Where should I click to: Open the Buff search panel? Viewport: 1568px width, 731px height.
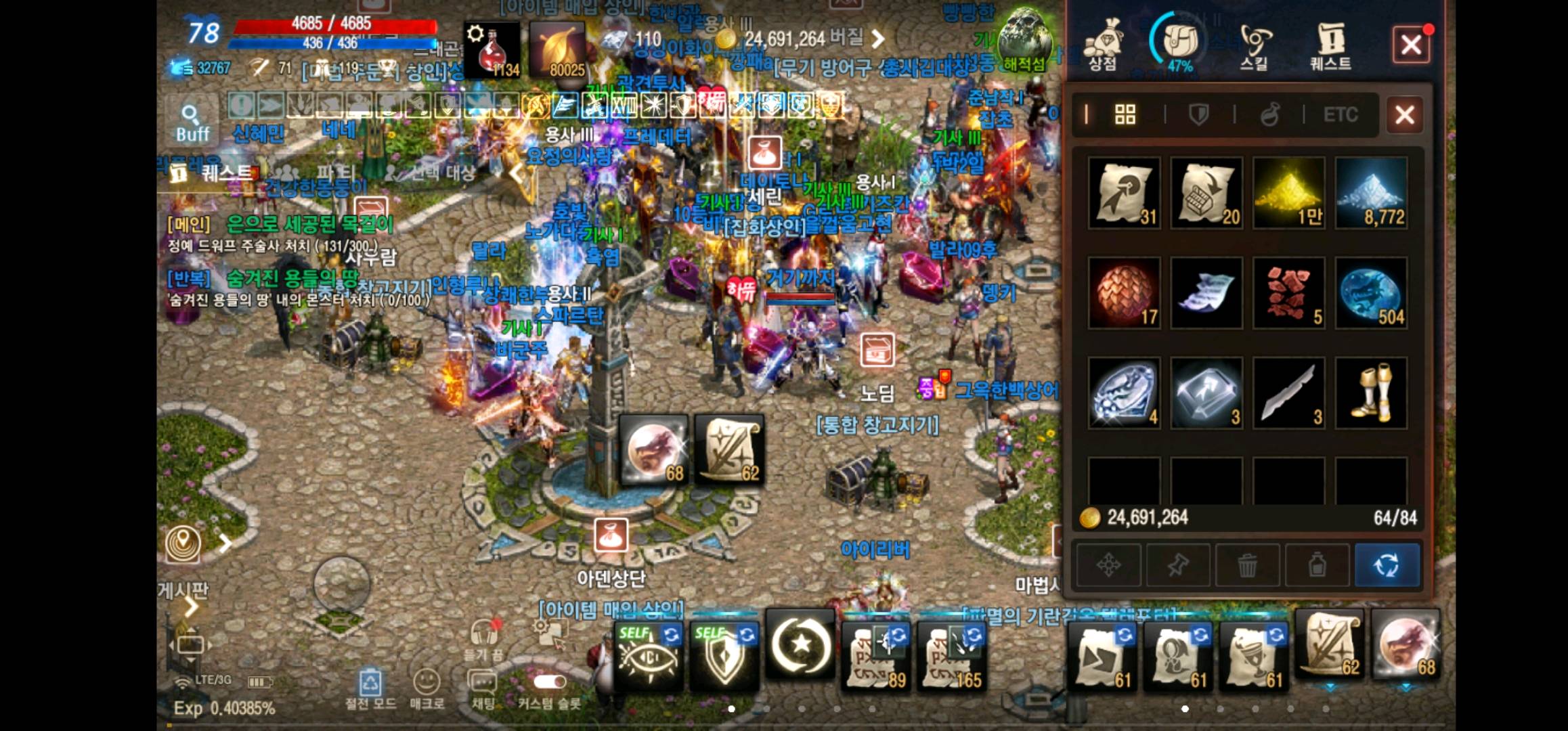(192, 123)
